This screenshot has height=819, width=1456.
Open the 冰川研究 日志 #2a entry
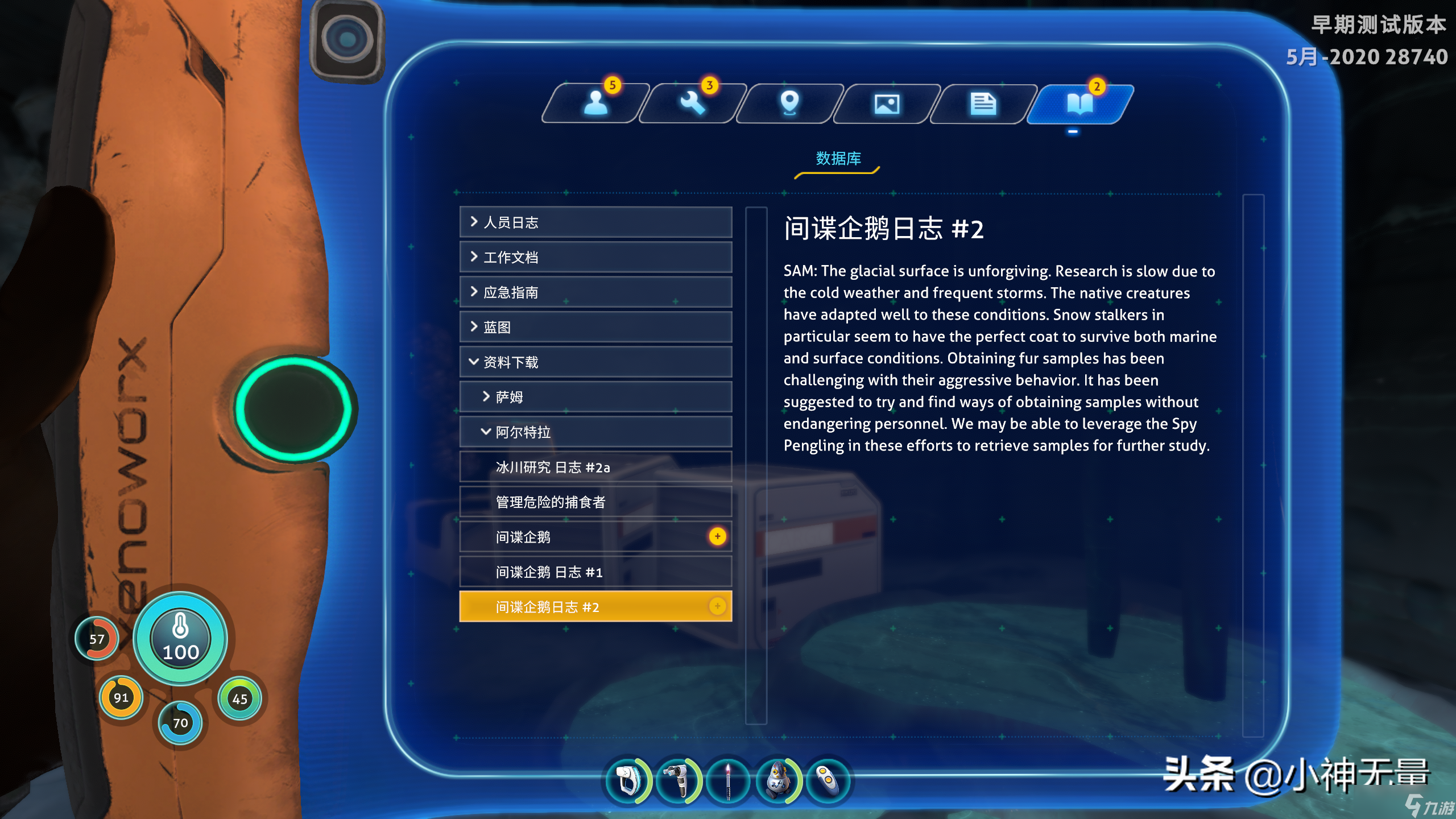pyautogui.click(x=595, y=467)
